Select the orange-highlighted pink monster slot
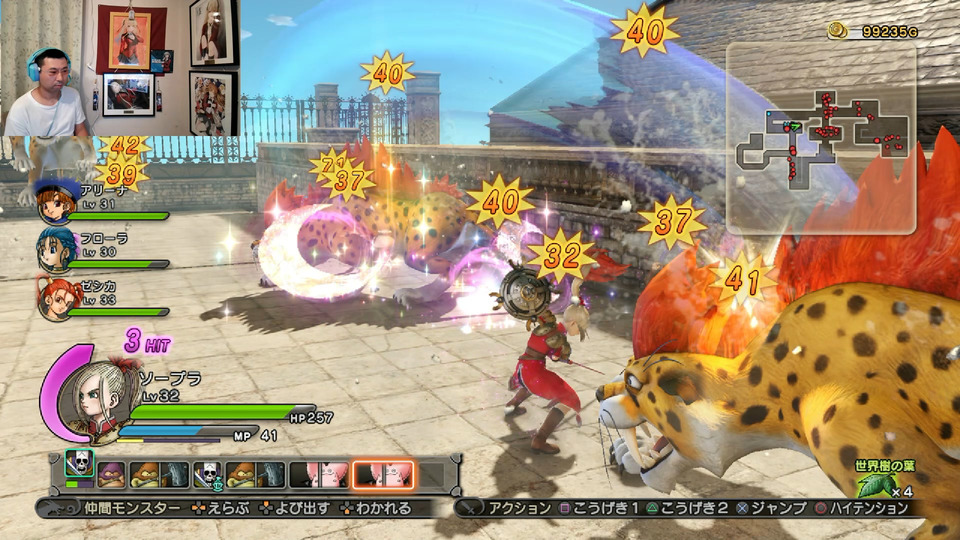The height and width of the screenshot is (540, 960). tap(383, 474)
